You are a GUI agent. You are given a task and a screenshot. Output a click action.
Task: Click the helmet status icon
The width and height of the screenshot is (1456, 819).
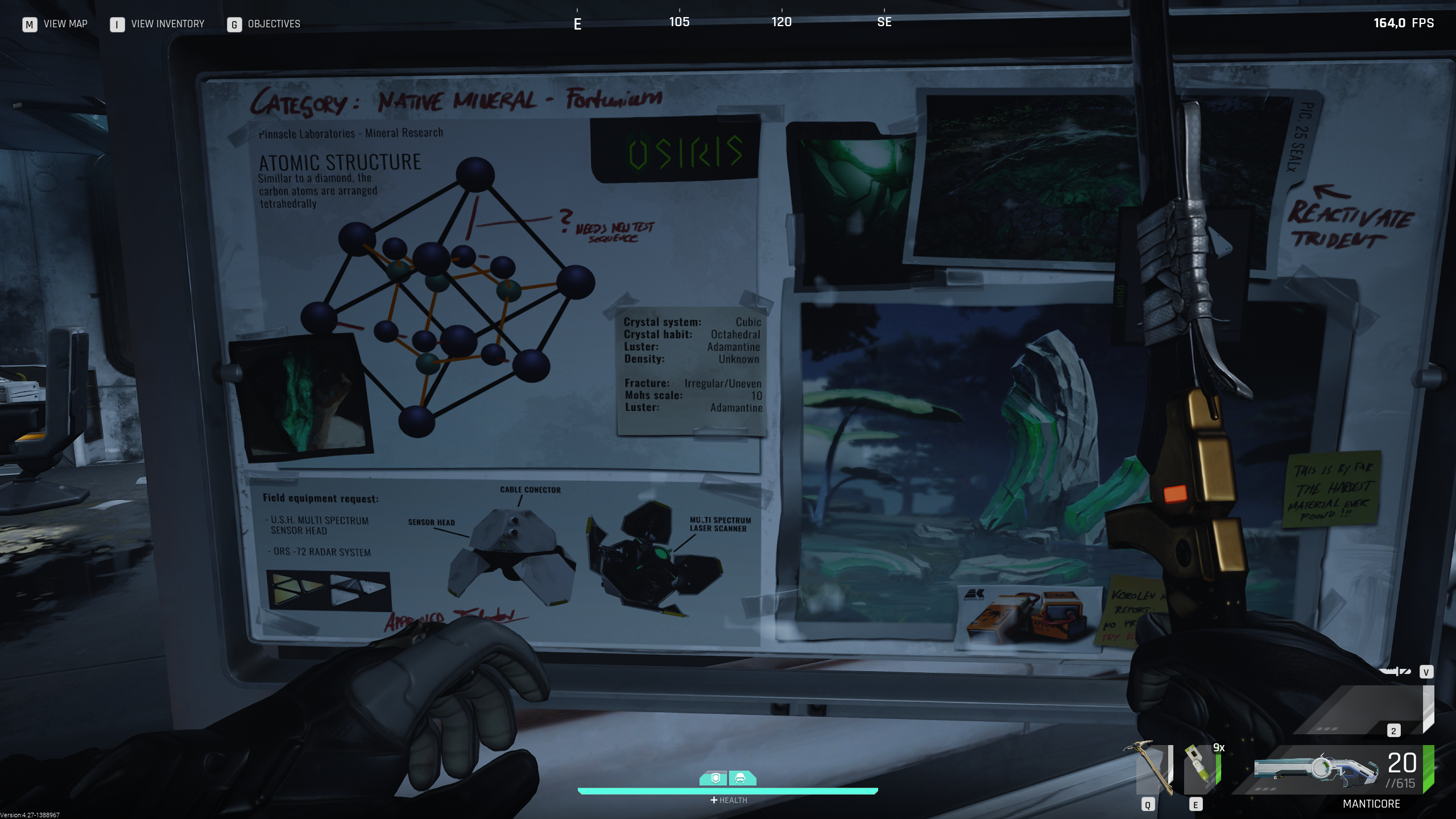[741, 778]
